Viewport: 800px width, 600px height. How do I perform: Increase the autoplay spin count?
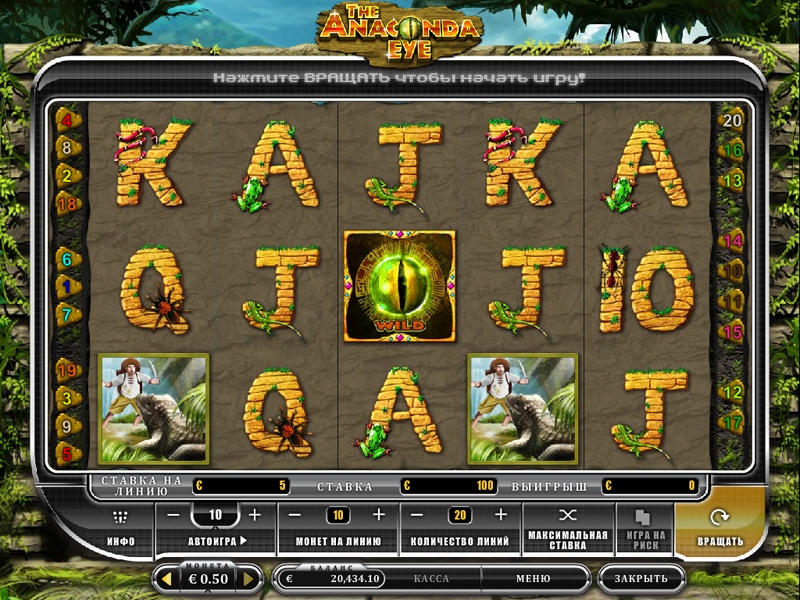[x=254, y=515]
